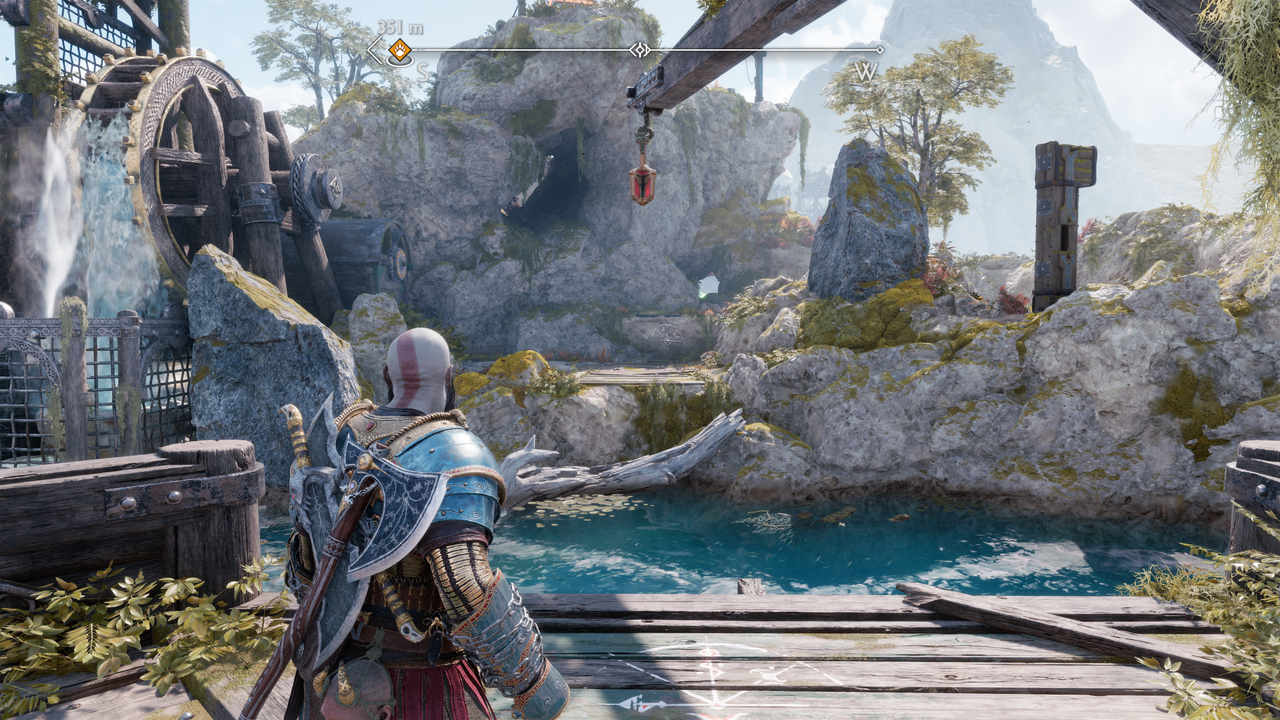
Task: Select the orange paw quest marker on compass
Action: coord(399,50)
